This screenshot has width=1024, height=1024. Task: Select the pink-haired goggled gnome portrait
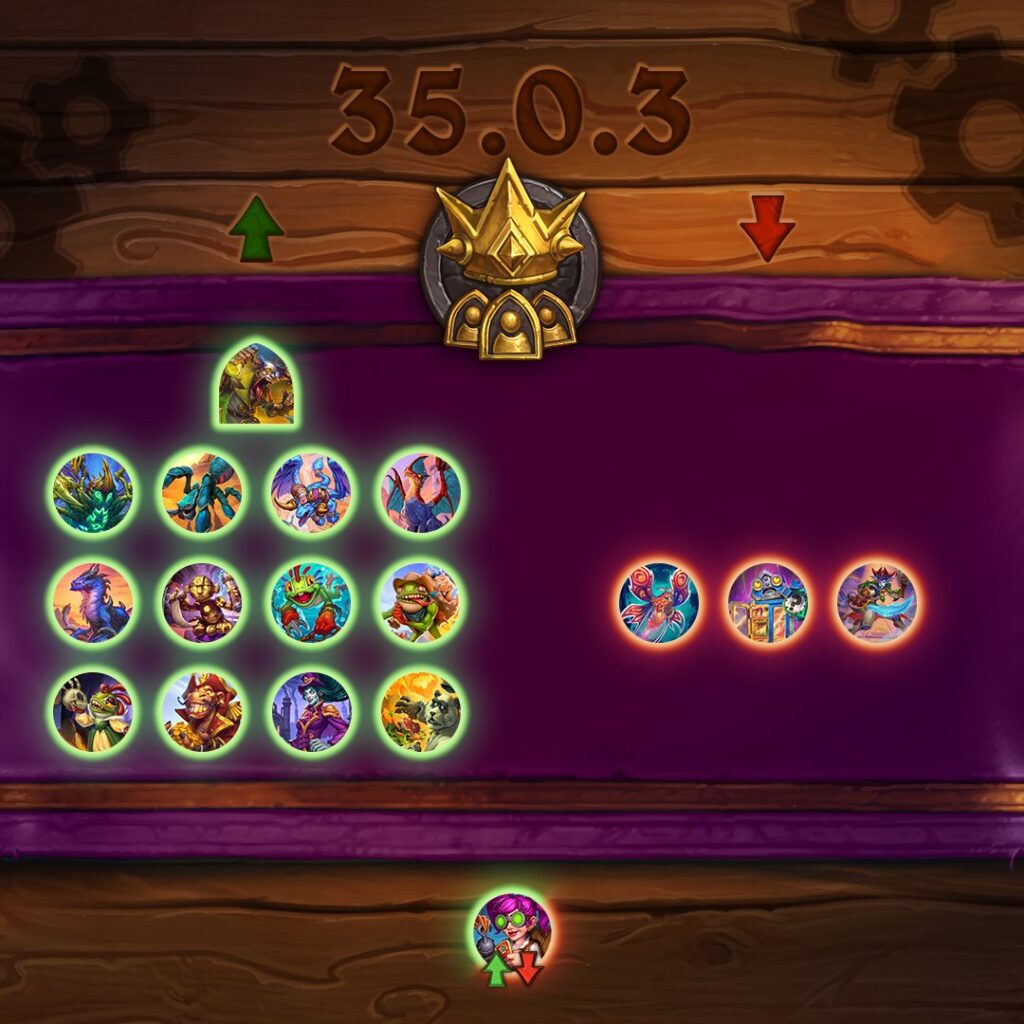512,930
